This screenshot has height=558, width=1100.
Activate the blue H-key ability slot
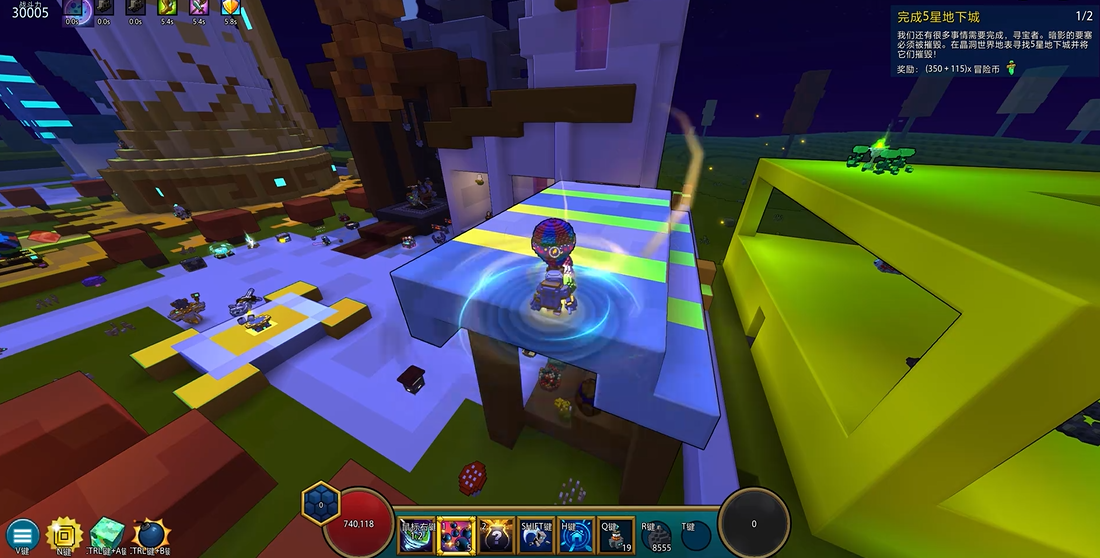(577, 536)
